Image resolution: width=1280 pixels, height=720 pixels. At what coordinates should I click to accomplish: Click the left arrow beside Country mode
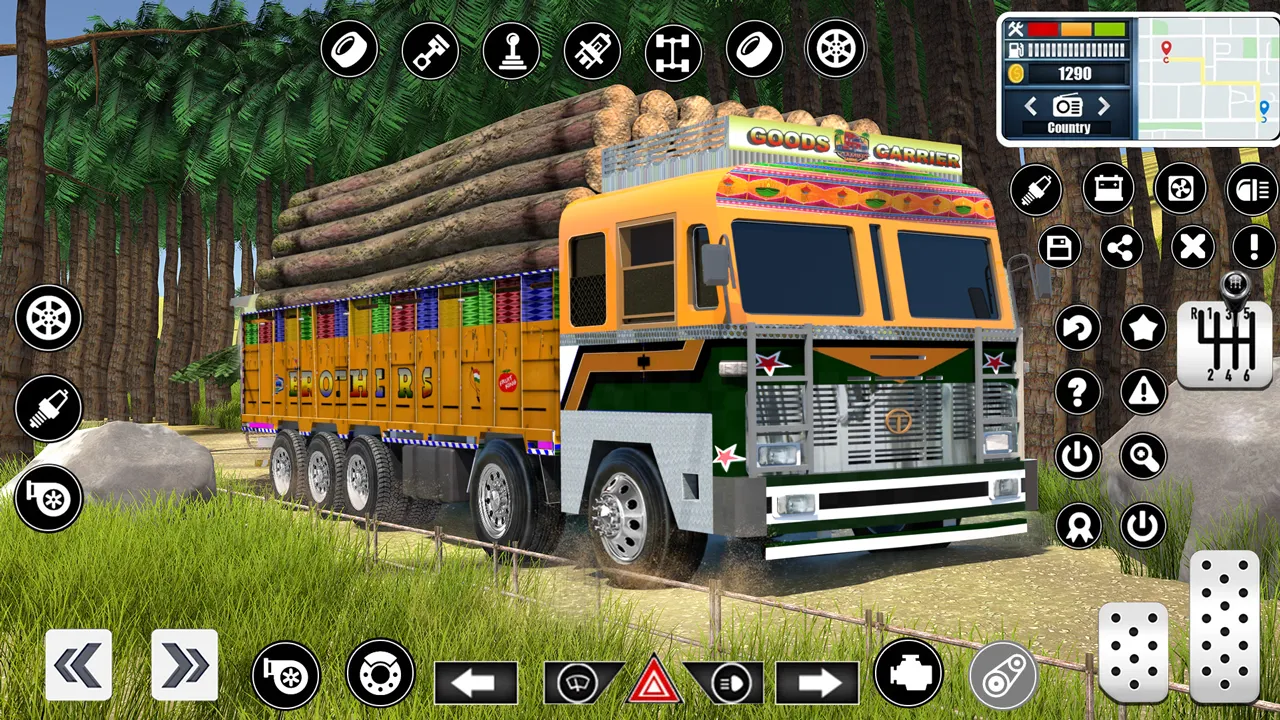pyautogui.click(x=1031, y=106)
